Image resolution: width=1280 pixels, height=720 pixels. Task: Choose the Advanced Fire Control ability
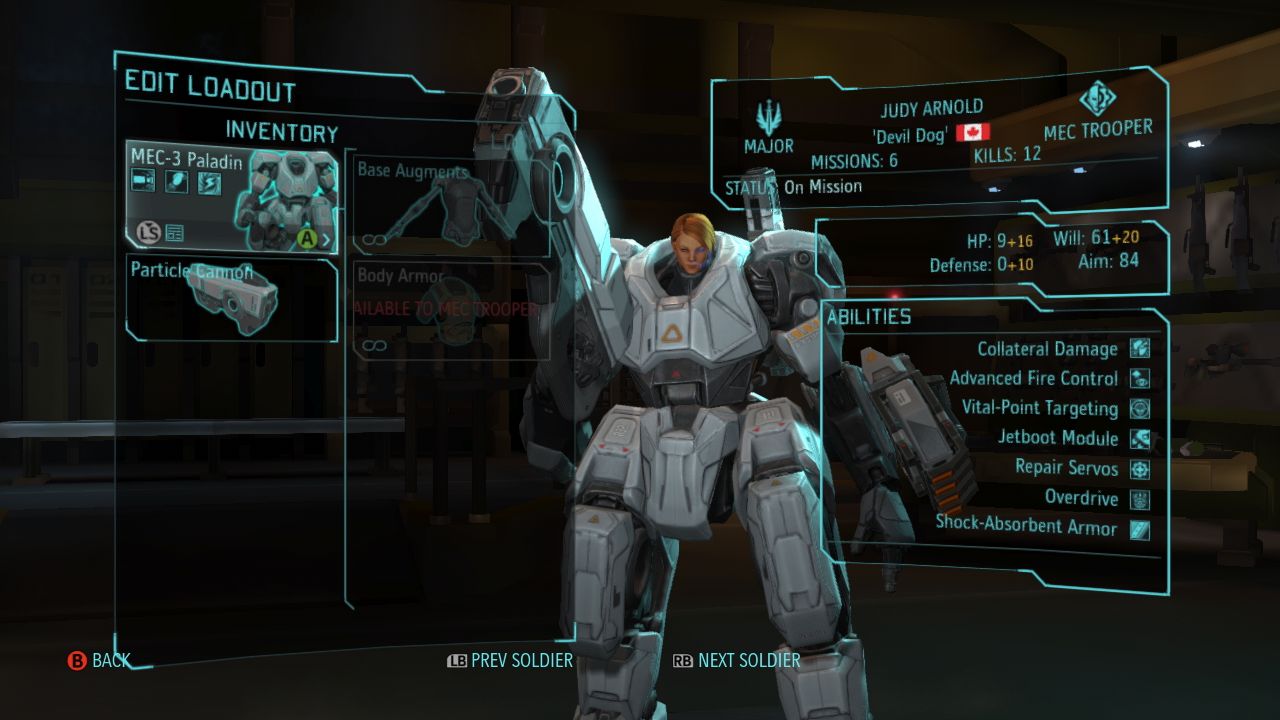coord(1034,378)
